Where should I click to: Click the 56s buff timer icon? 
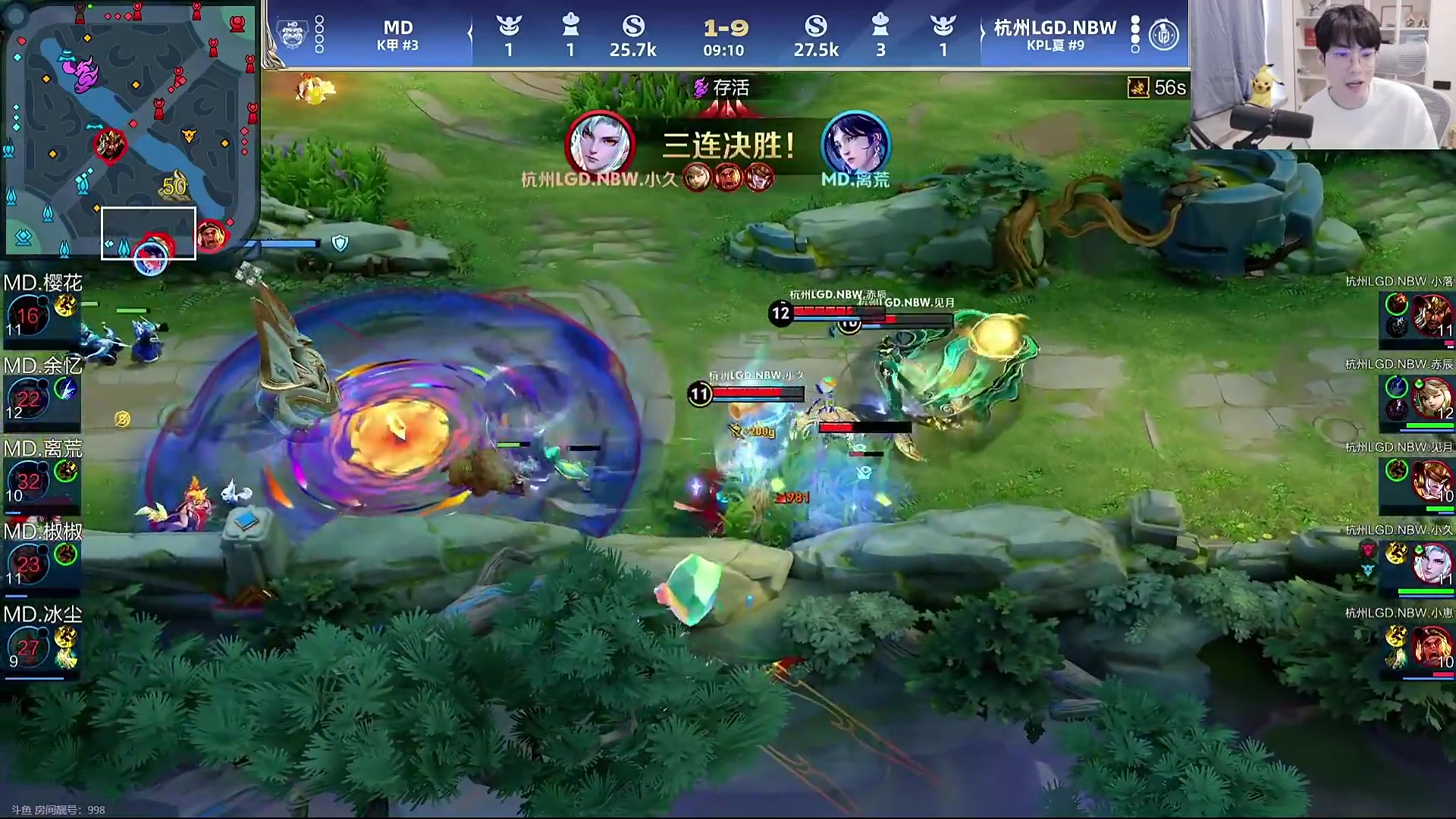pos(1138,88)
